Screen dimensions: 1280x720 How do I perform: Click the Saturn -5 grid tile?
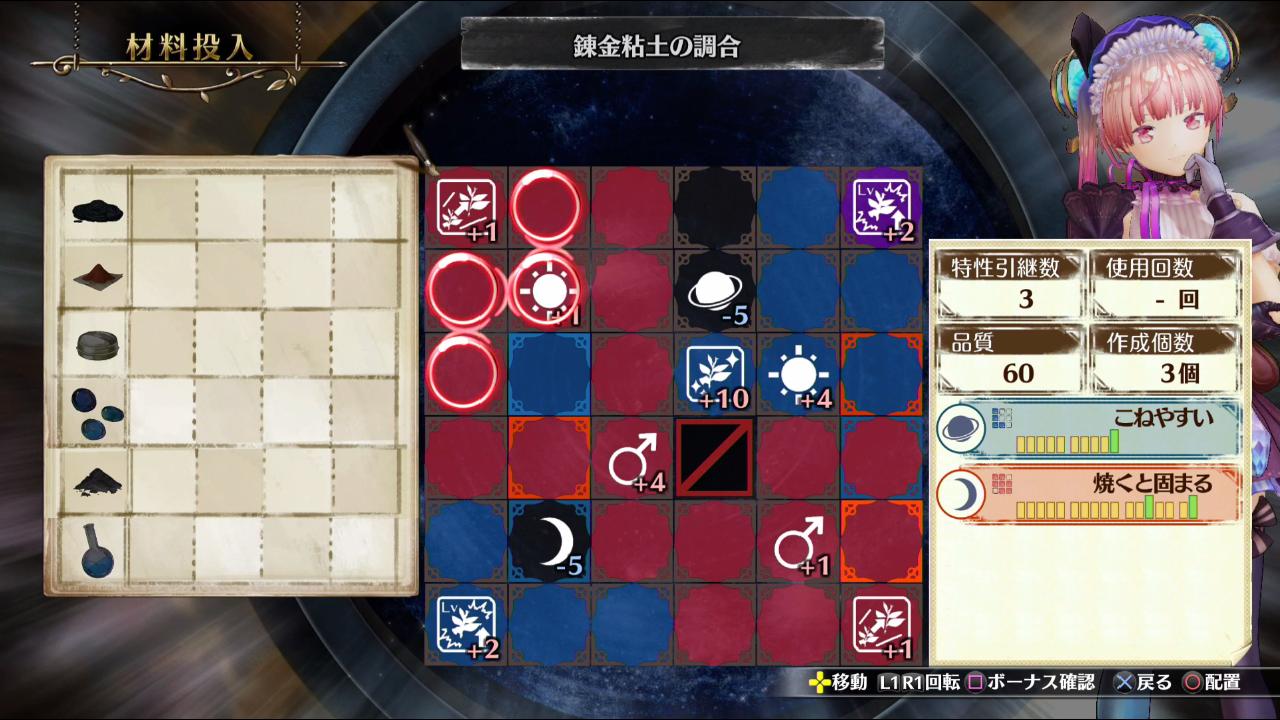point(714,291)
